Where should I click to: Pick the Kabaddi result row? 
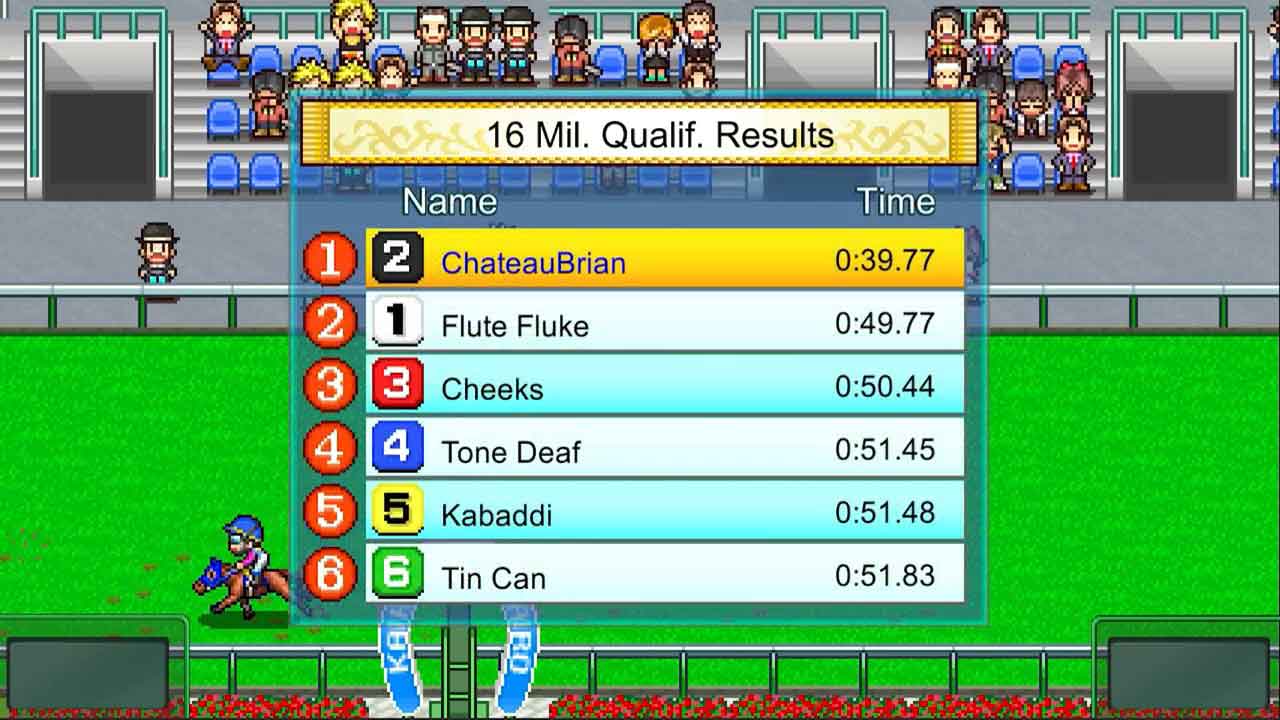(664, 511)
